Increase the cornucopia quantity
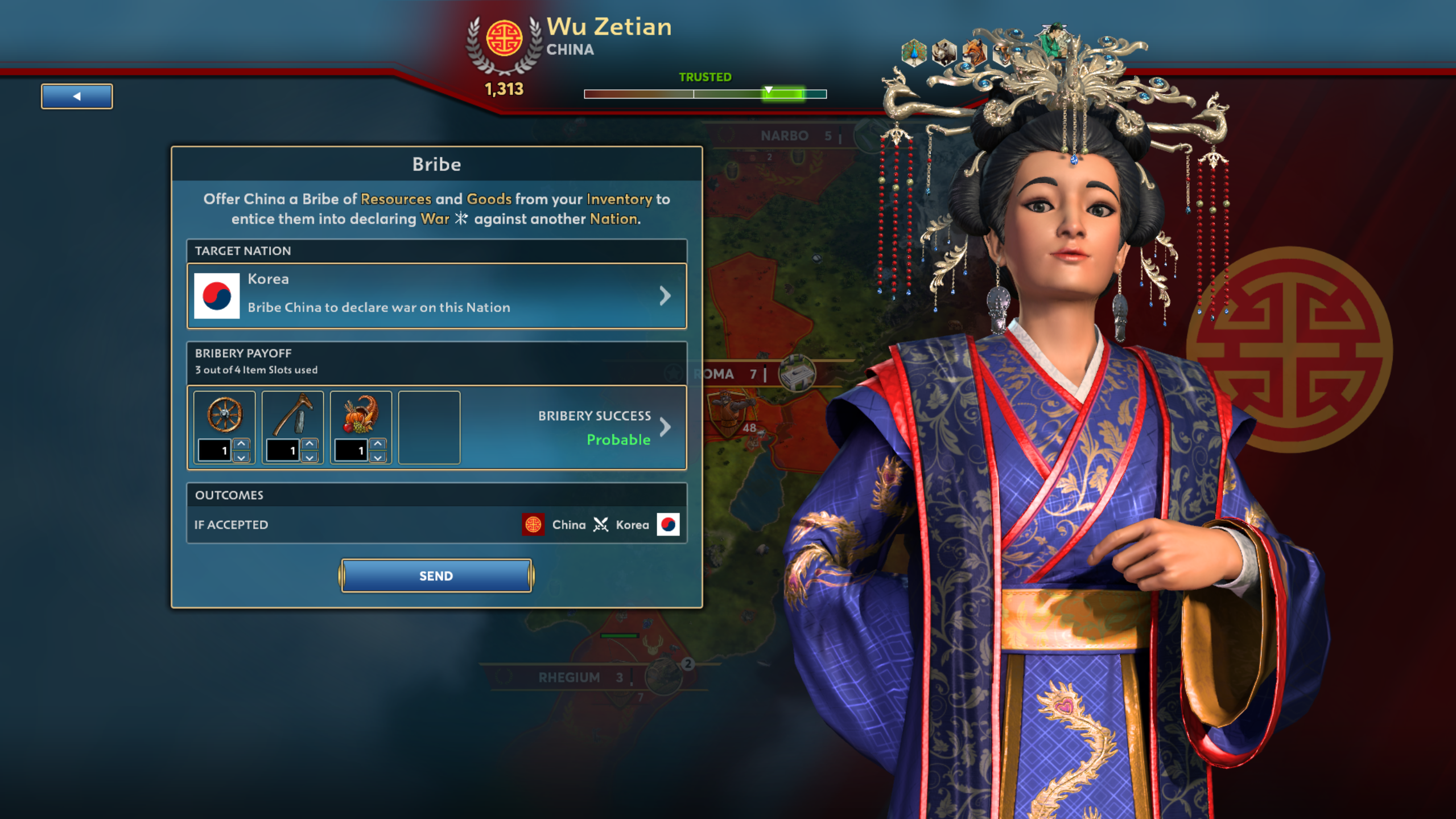The width and height of the screenshot is (1456, 819). pos(378,444)
